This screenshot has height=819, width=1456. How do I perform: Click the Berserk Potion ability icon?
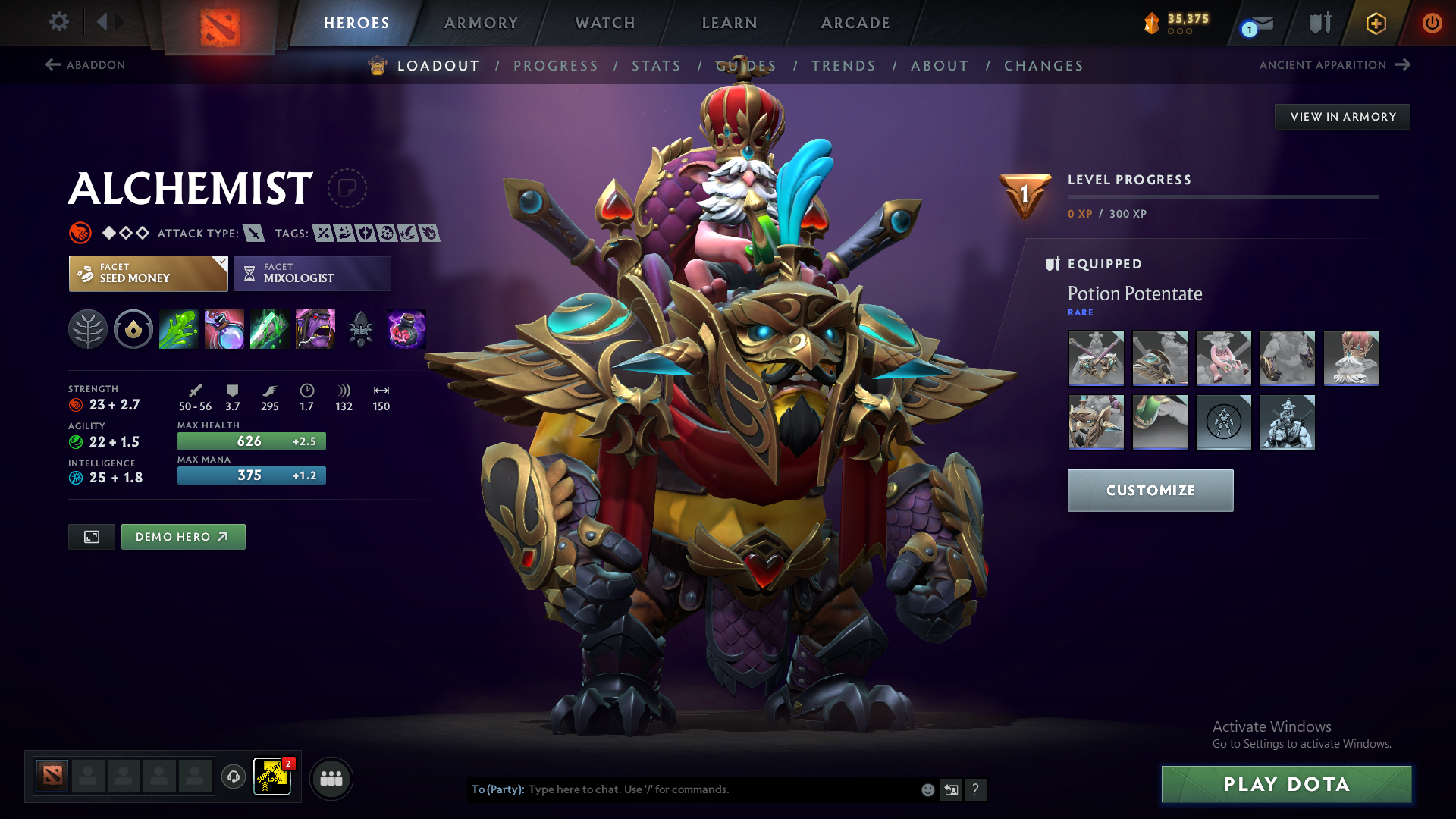[406, 329]
